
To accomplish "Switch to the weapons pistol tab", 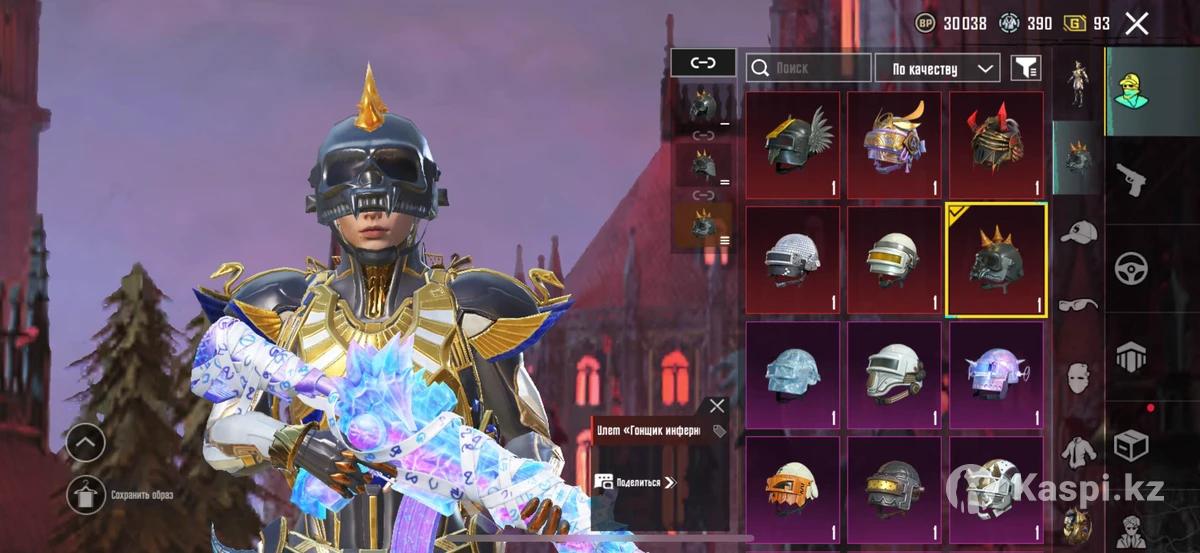I will (1131, 180).
